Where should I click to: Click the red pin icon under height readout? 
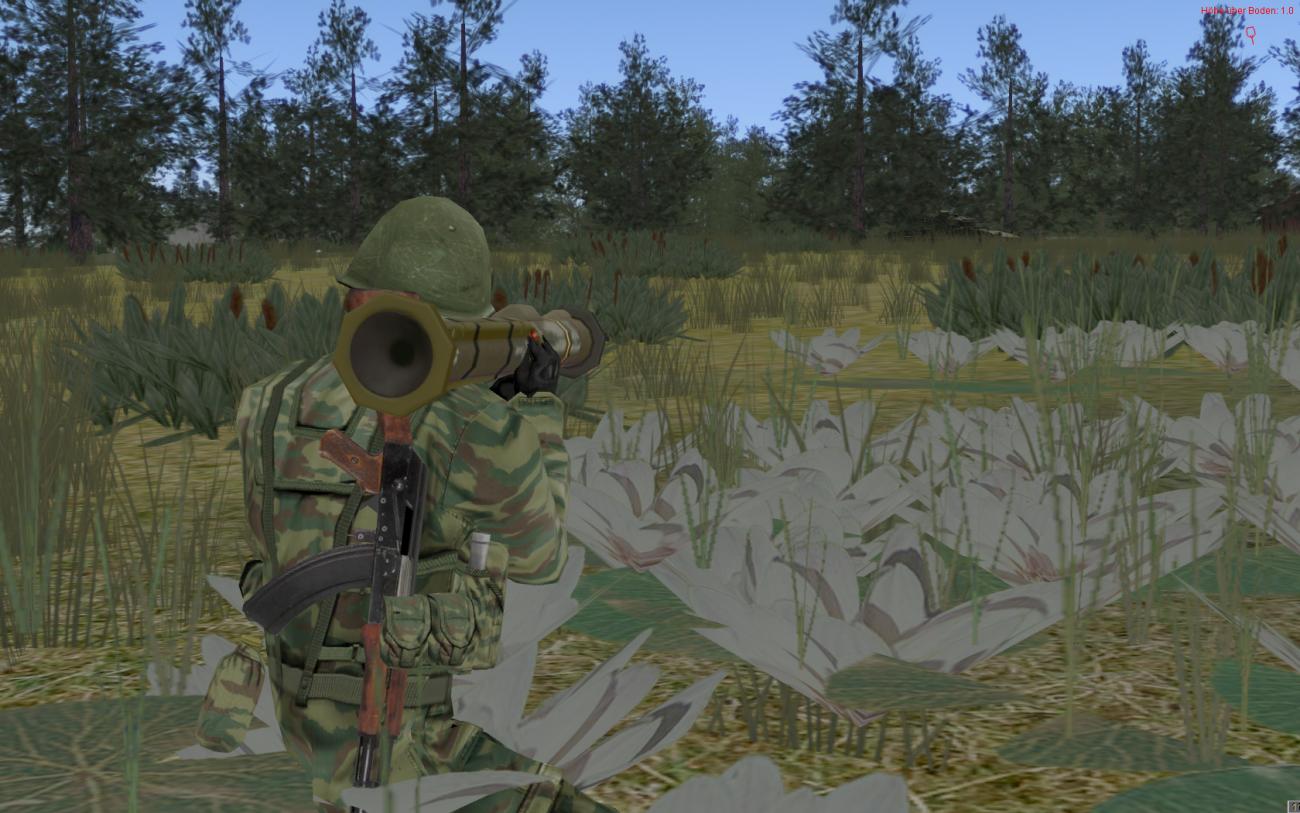click(1250, 35)
